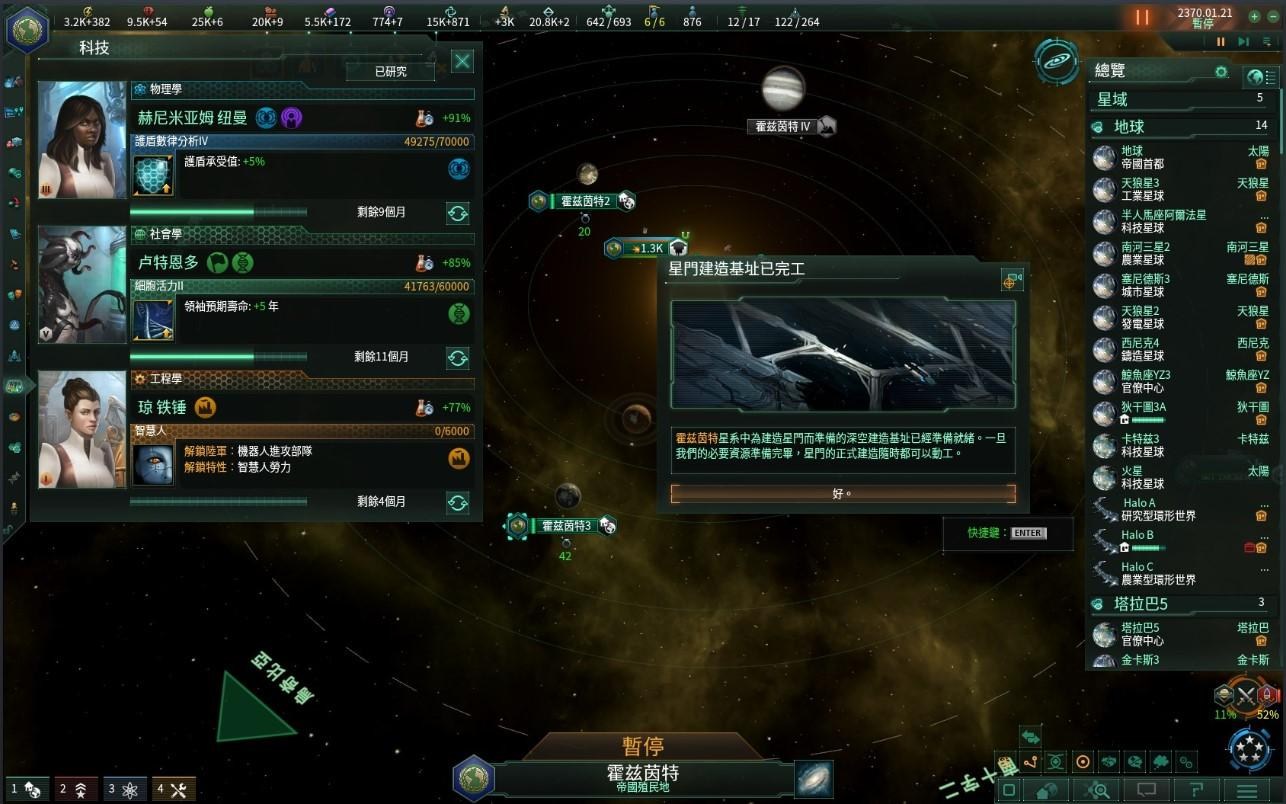The image size is (1286, 804).
Task: Select fleet group 1 hotkey tab
Action: click(26, 789)
